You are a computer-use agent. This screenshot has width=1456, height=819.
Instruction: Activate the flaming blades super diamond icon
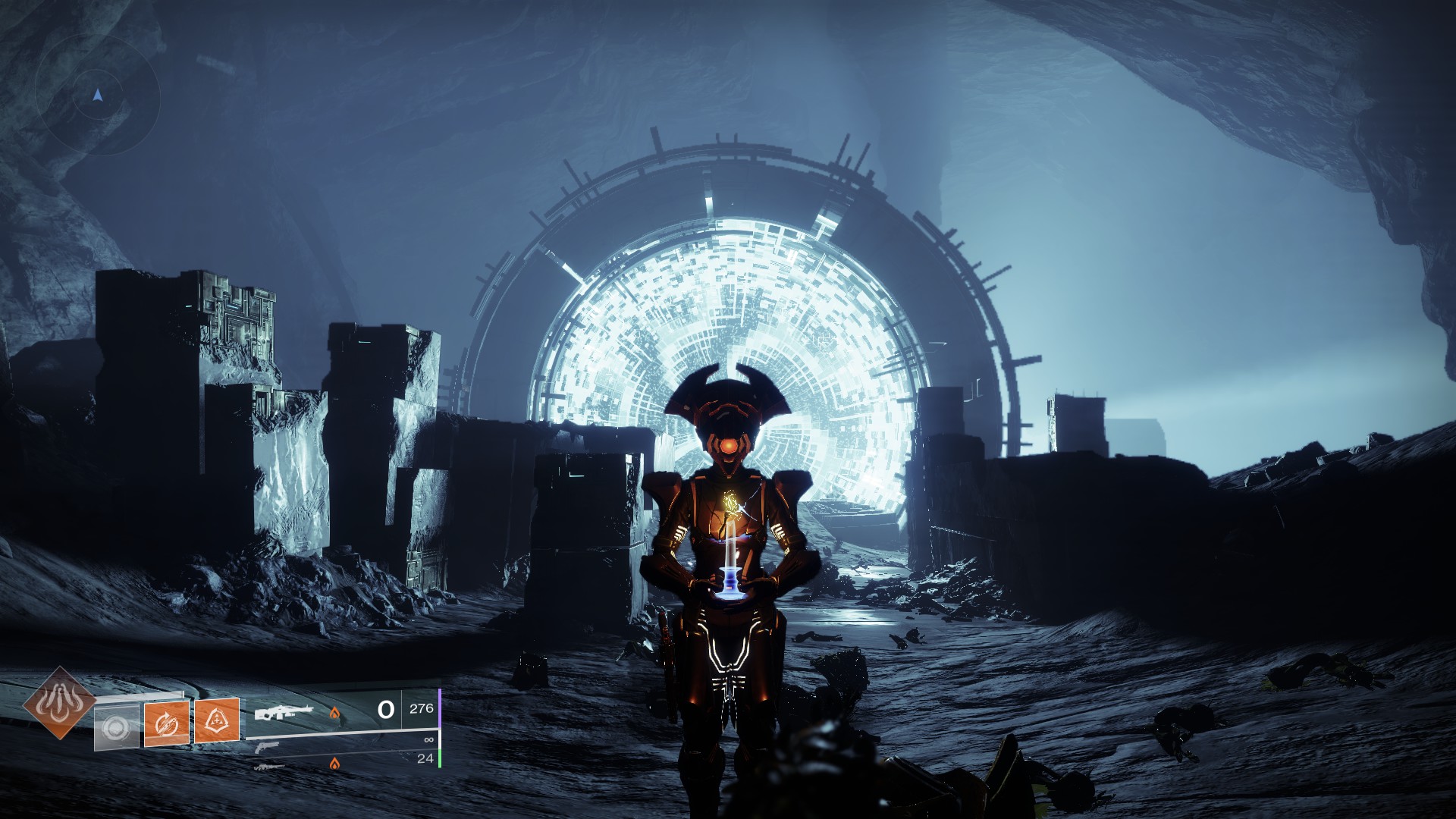coord(59,703)
